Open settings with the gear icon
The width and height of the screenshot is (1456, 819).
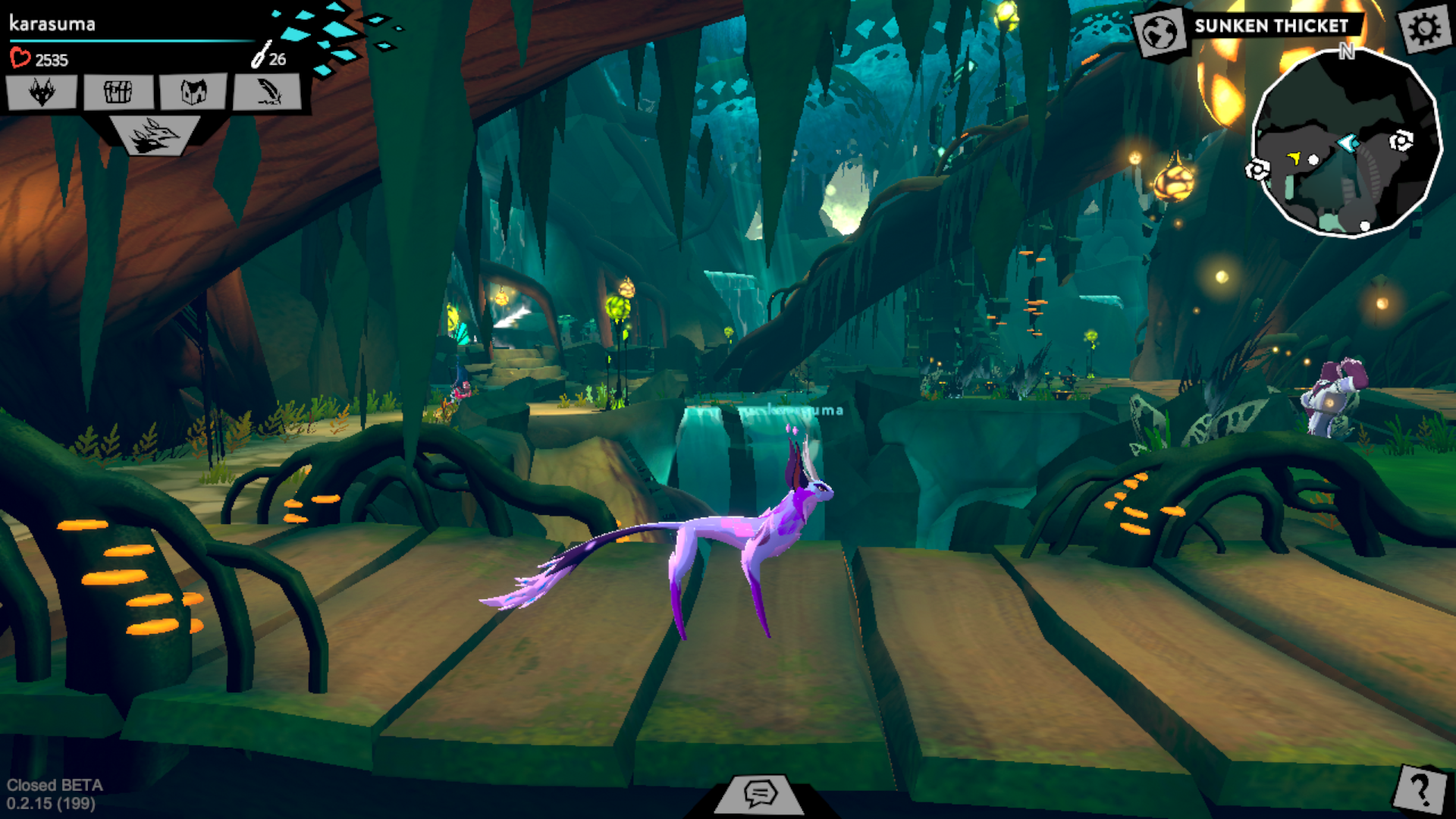pos(1424,29)
